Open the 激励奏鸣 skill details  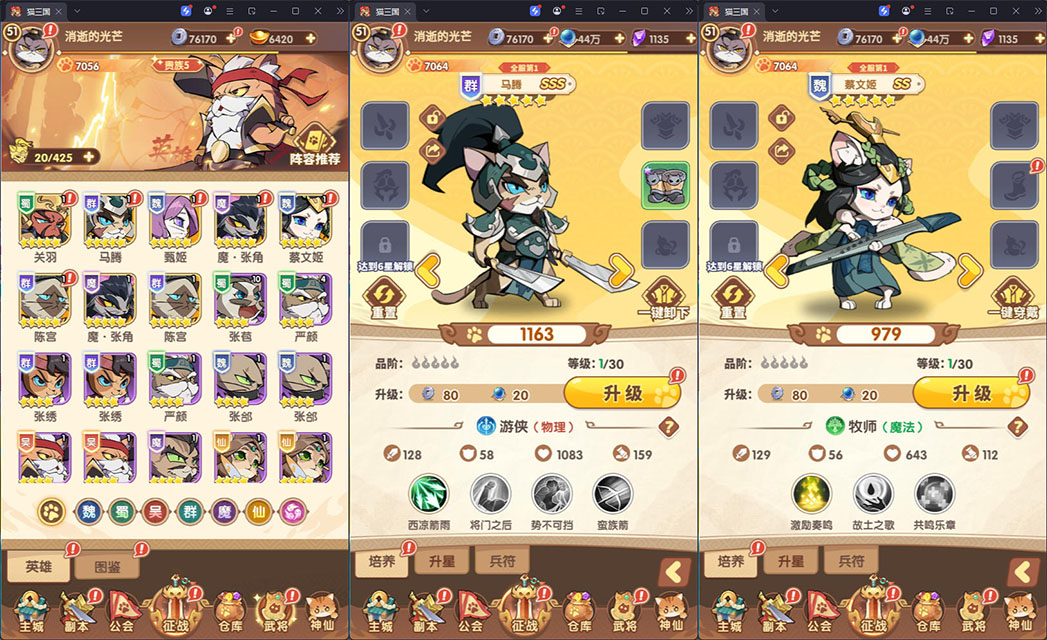[x=811, y=494]
